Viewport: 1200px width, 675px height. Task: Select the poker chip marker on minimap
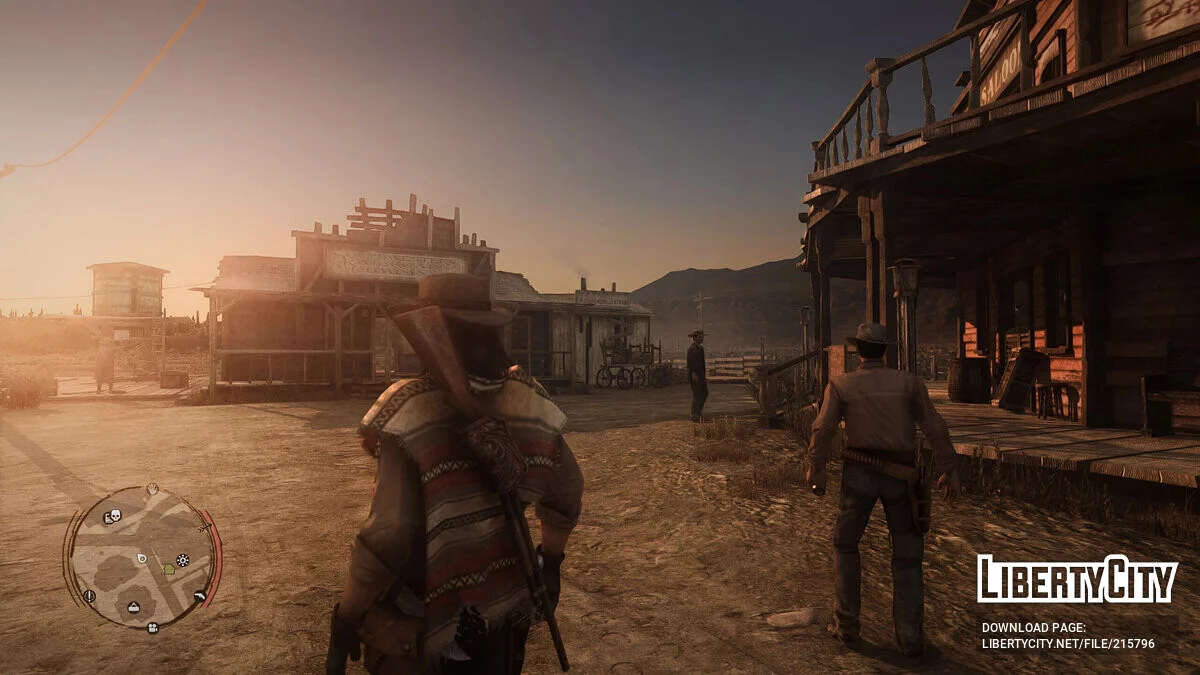click(x=182, y=560)
